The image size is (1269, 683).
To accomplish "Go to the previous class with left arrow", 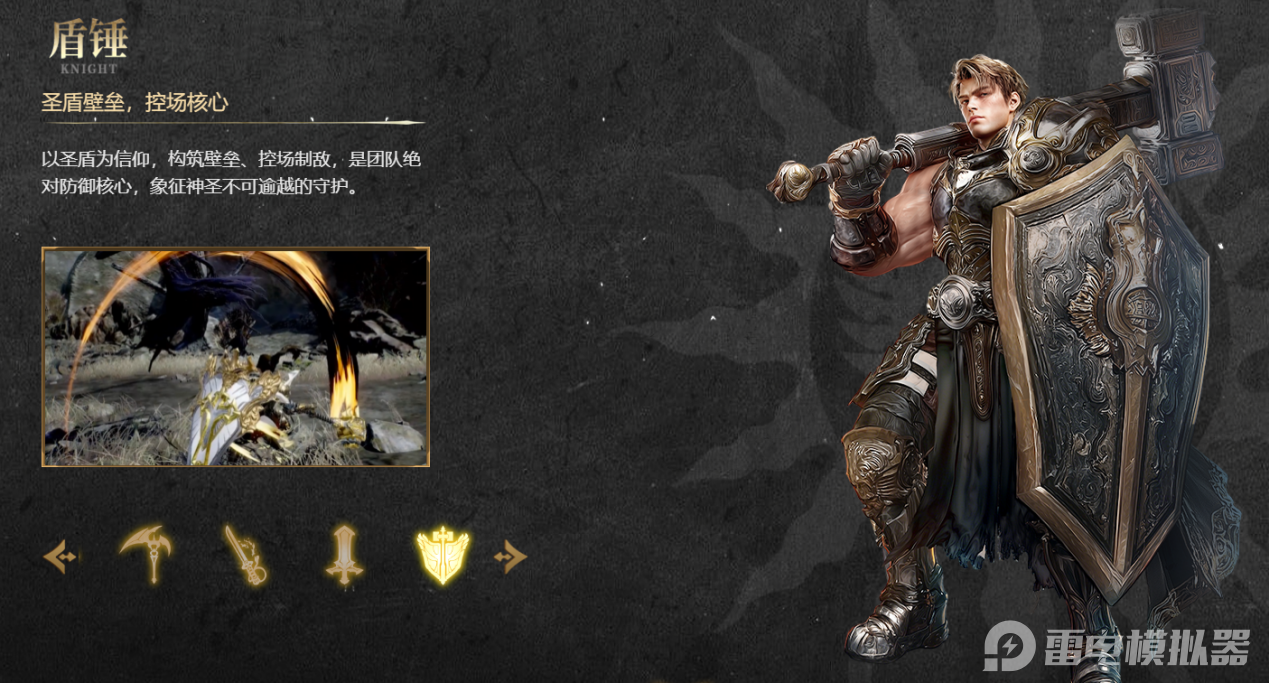I will coord(60,556).
